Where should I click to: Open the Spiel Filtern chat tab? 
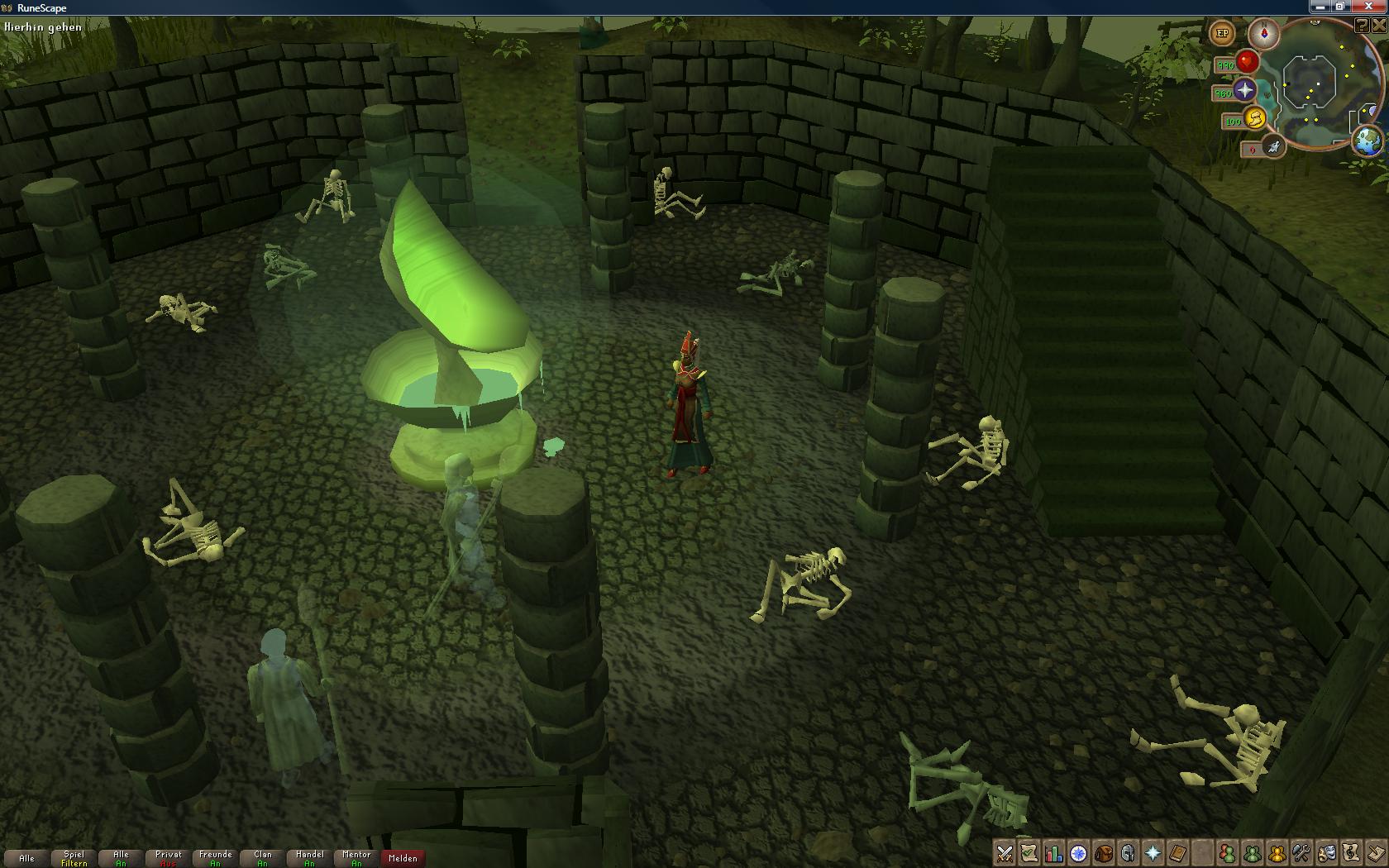pos(74,858)
